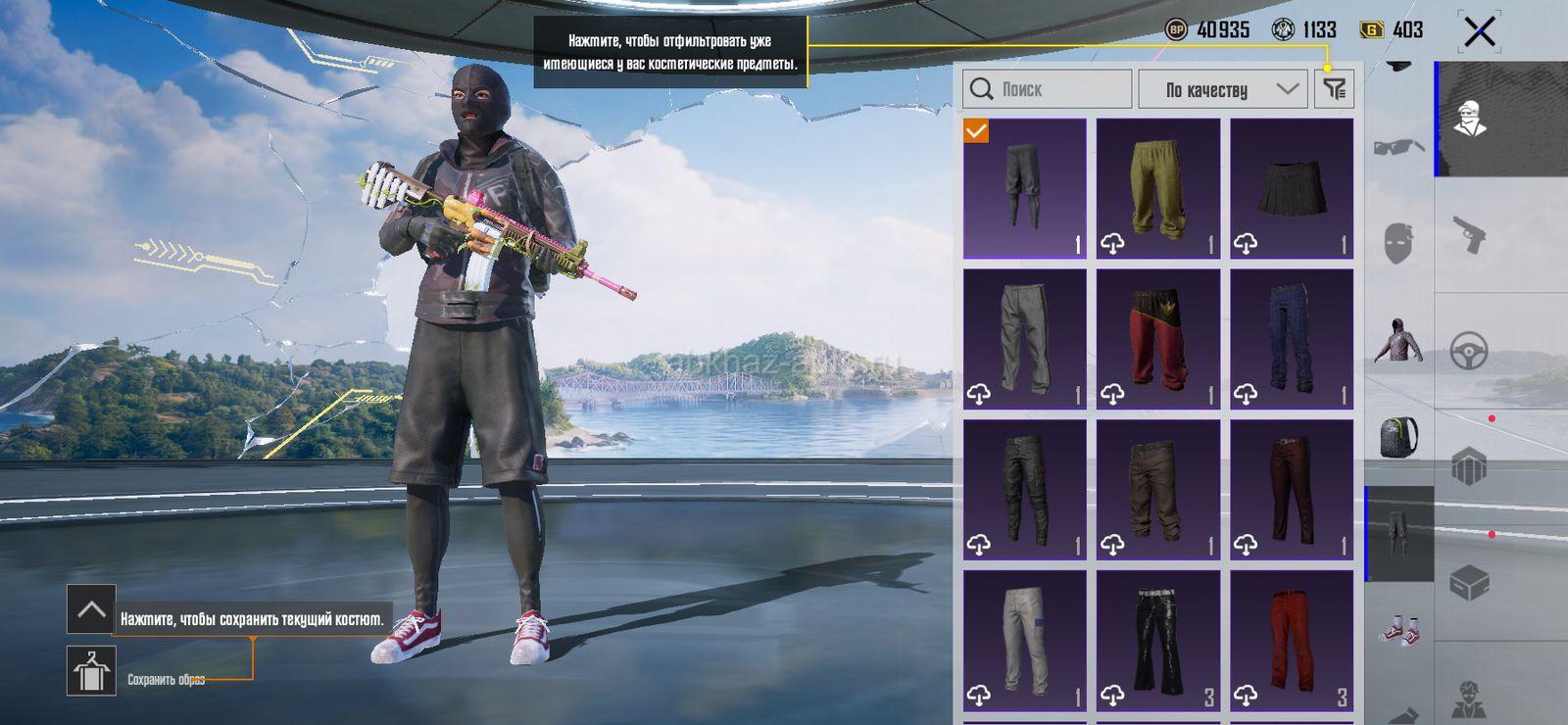Select the red and black pants
This screenshot has width=1568, height=725.
(x=1157, y=339)
